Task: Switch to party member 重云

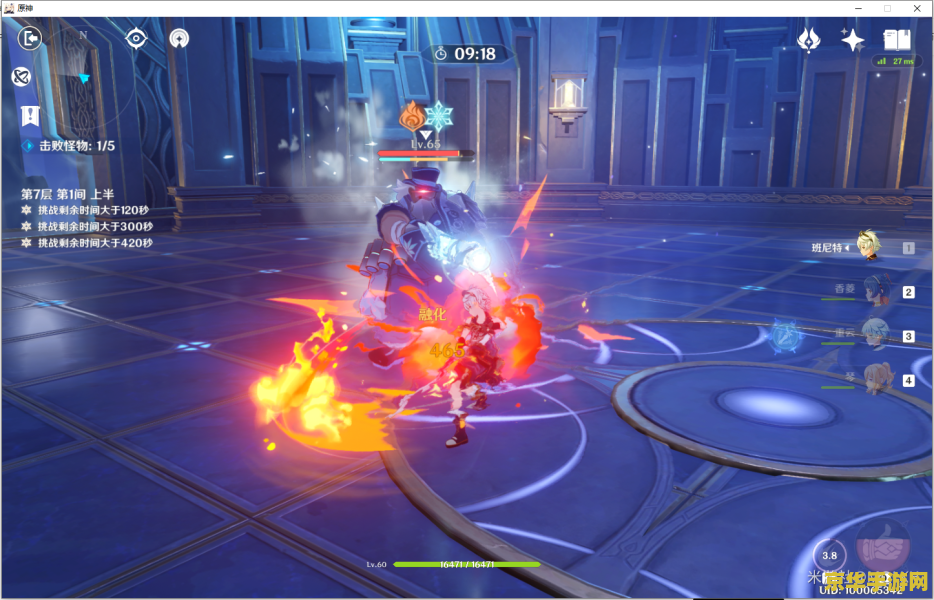Action: pos(873,335)
